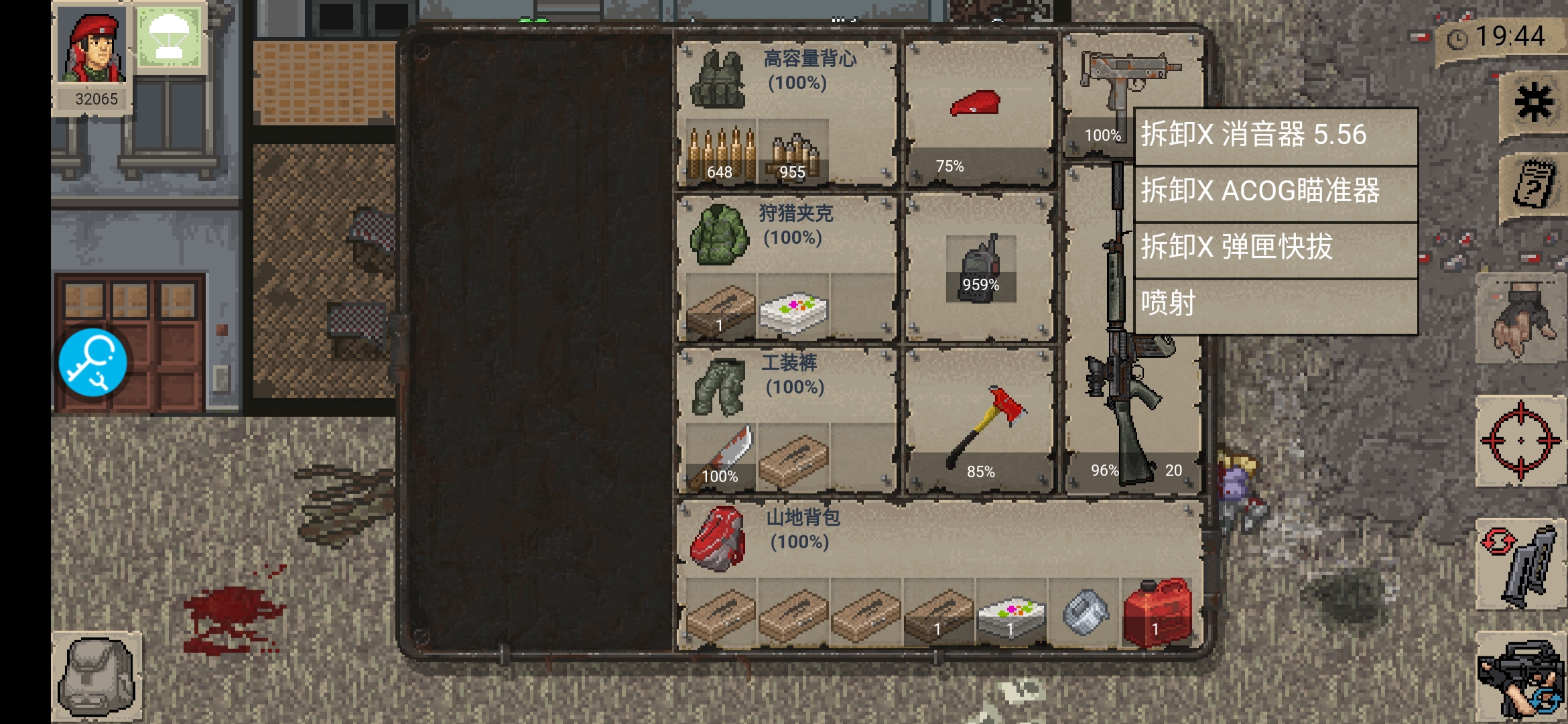This screenshot has width=1568, height=724.
Task: Select the walkie-talkie radio slot
Action: click(980, 268)
